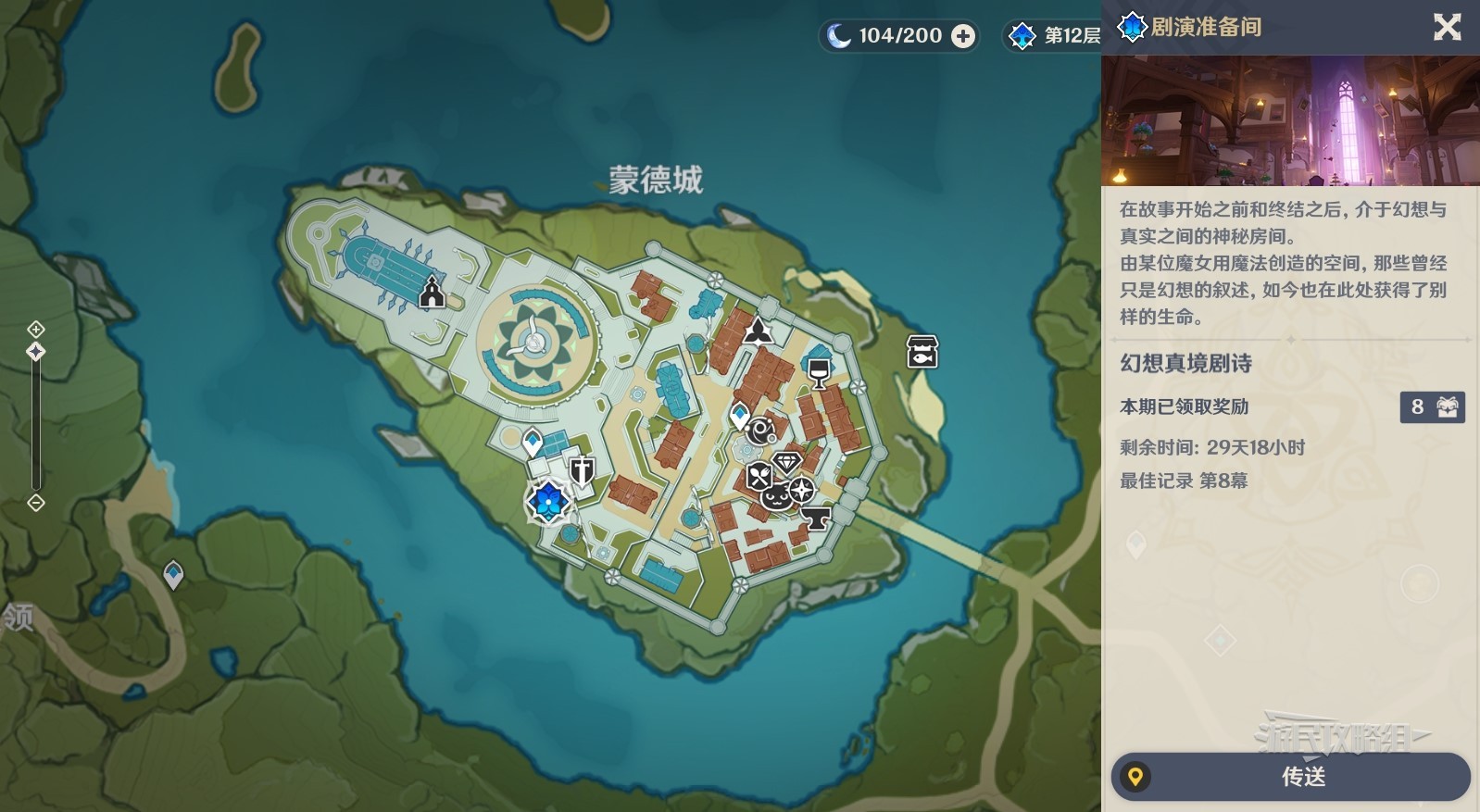Zoom in the map with the plus control
1480x812 pixels.
click(x=36, y=329)
